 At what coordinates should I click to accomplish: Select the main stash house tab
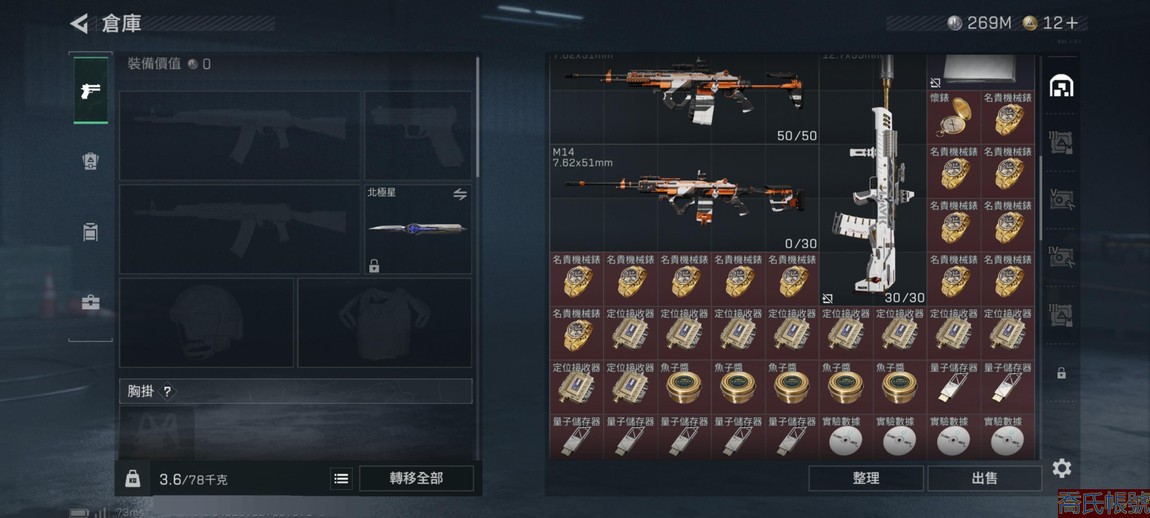[1061, 87]
